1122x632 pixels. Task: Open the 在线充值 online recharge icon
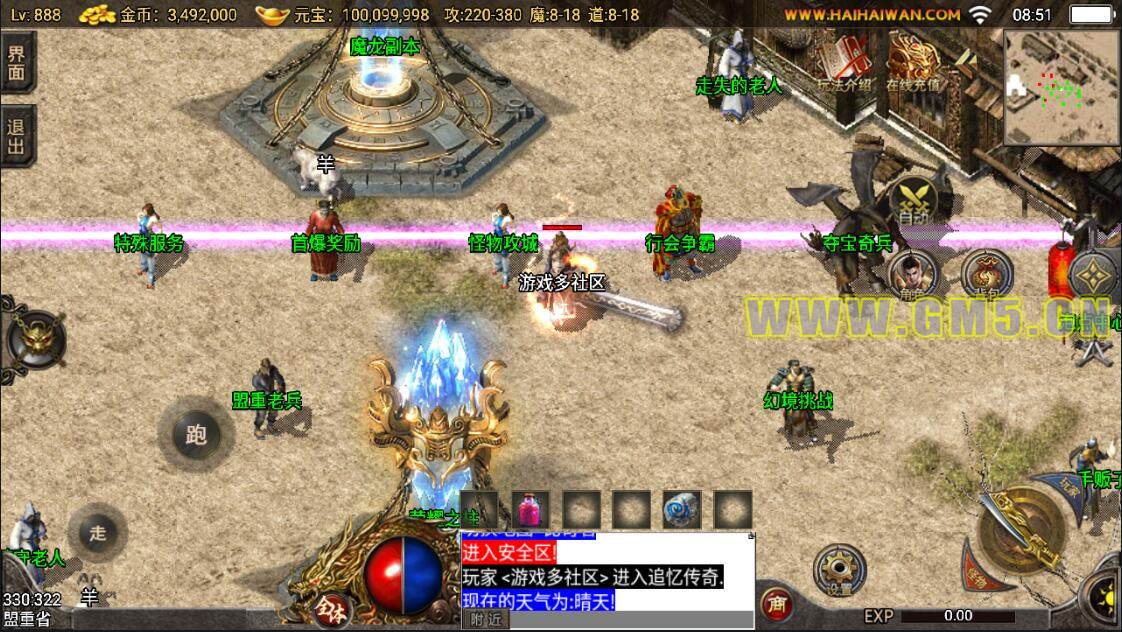[912, 63]
